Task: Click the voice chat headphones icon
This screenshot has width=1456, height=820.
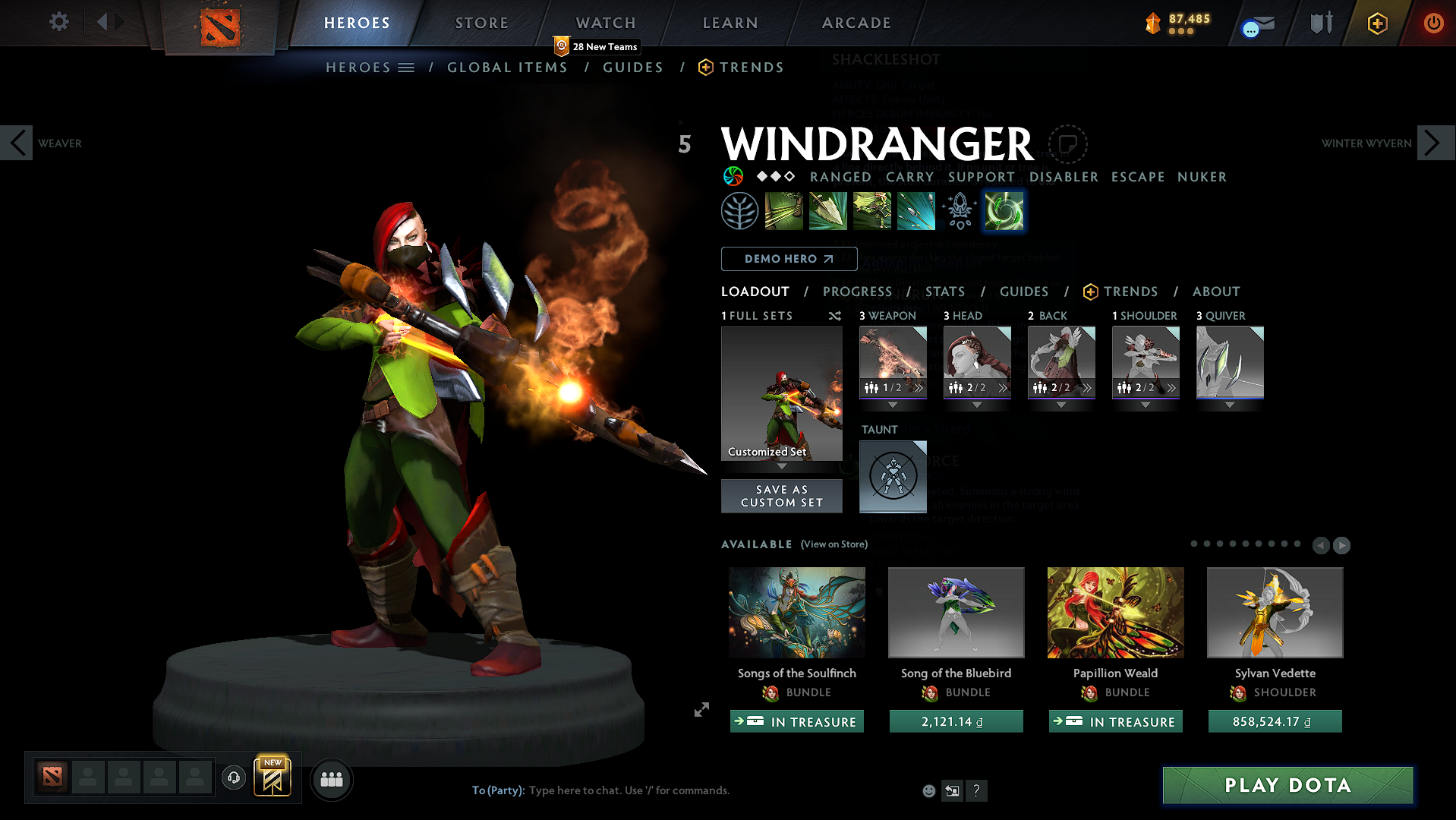Action: click(233, 778)
